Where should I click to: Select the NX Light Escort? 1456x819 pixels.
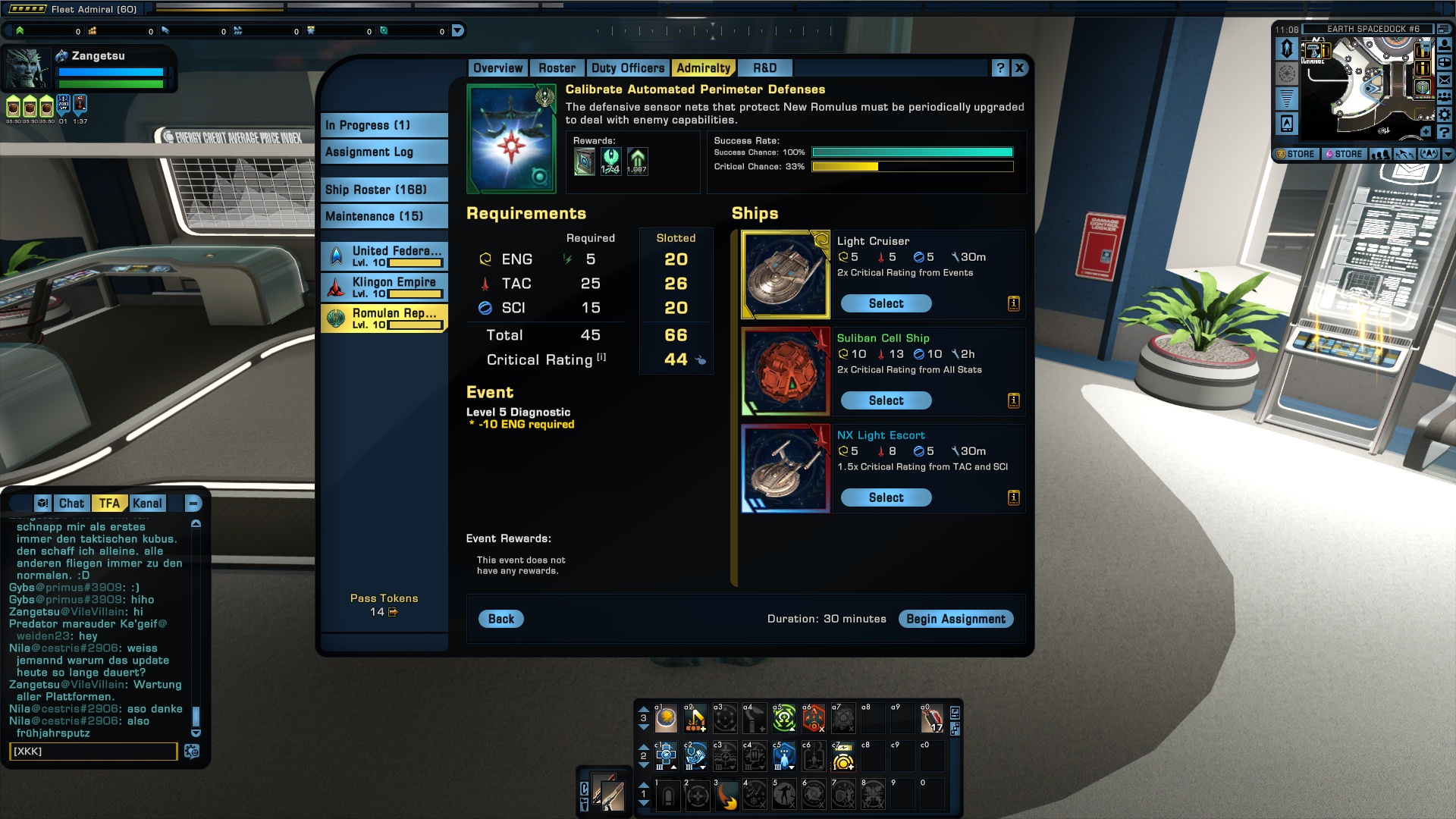click(x=886, y=497)
